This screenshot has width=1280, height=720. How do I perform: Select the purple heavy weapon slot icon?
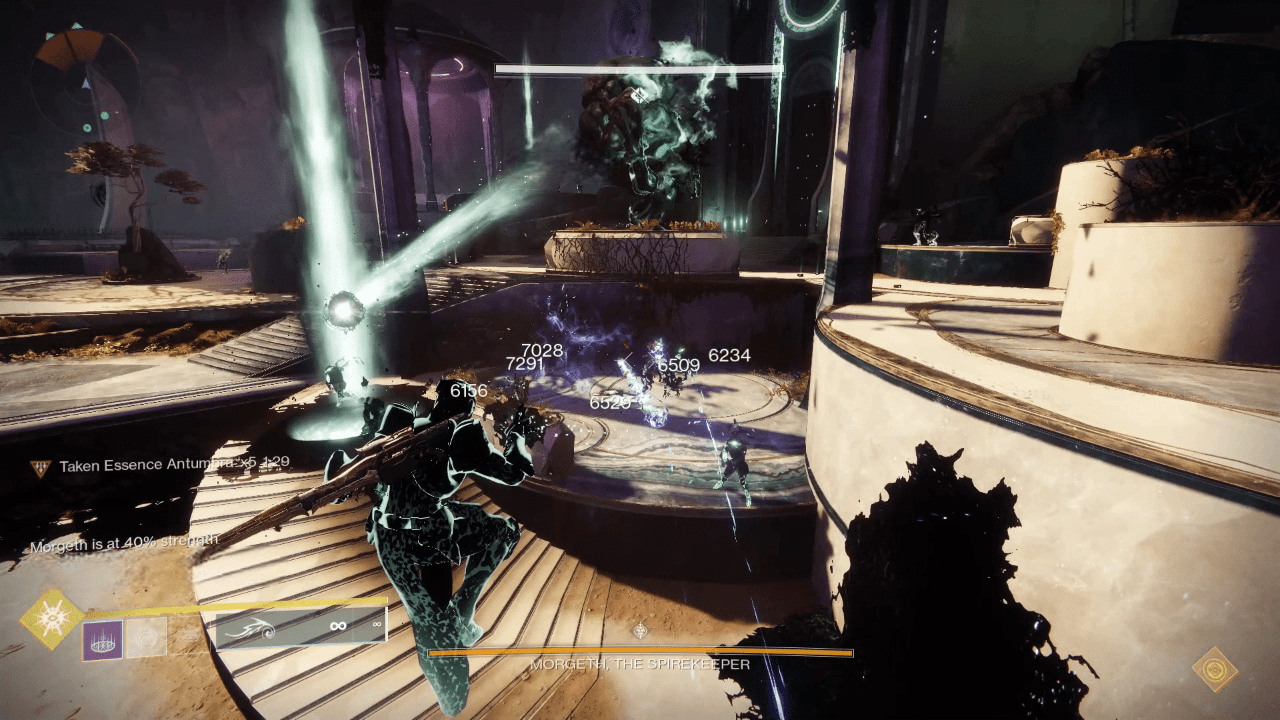102,640
